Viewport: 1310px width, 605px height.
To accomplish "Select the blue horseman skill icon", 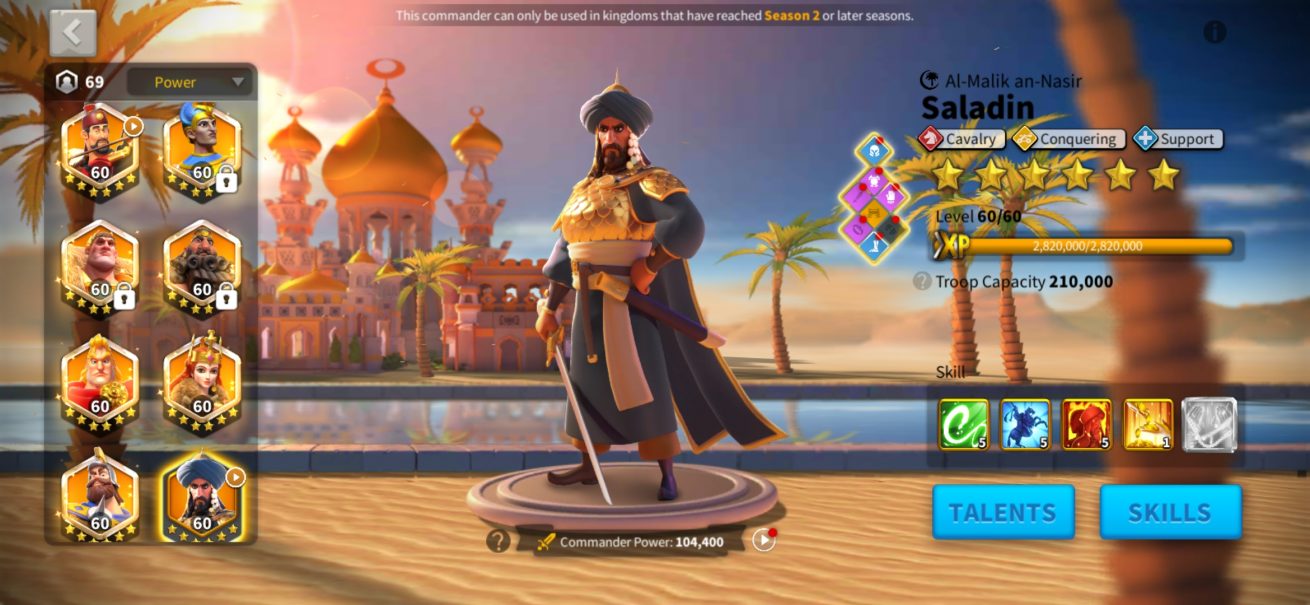I will (x=1025, y=424).
